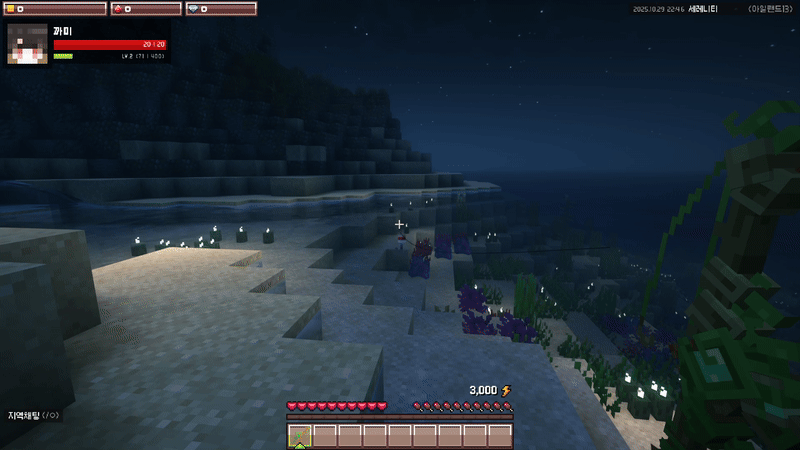Image resolution: width=800 pixels, height=450 pixels.
Task: Click the player portrait avatar
Action: point(28,43)
